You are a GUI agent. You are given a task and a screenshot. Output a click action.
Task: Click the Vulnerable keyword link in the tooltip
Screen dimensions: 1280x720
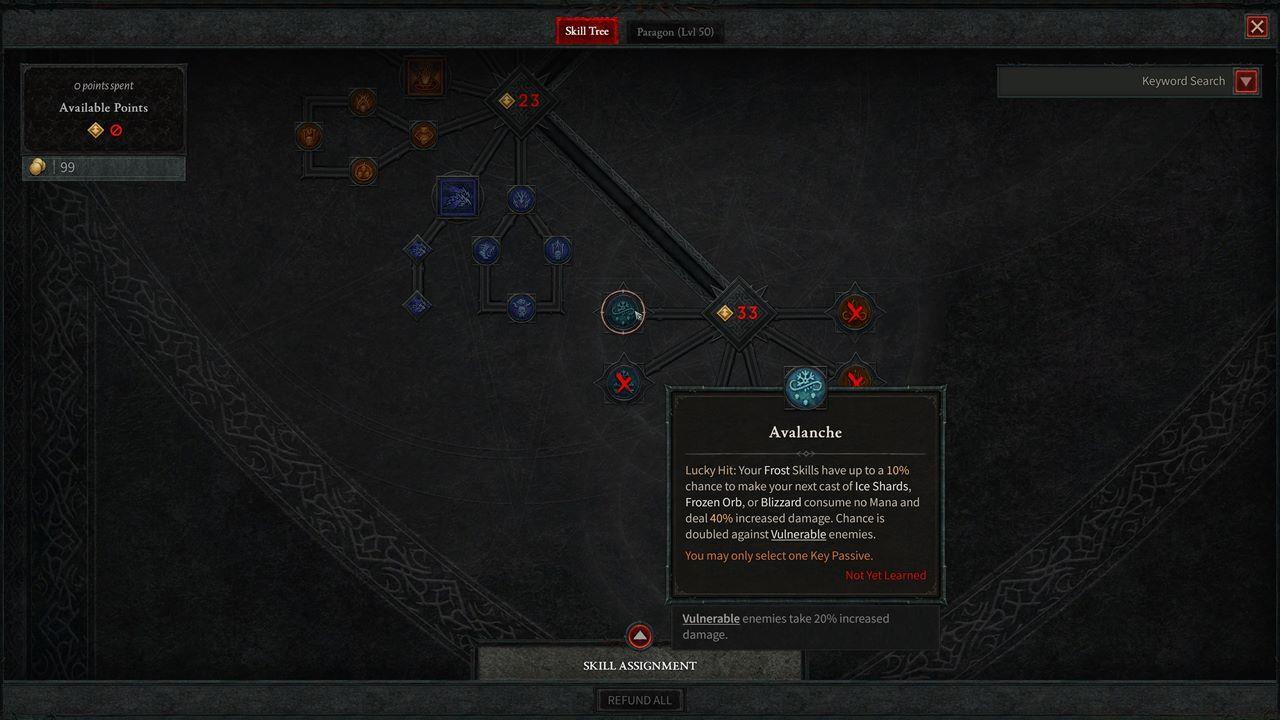(798, 534)
